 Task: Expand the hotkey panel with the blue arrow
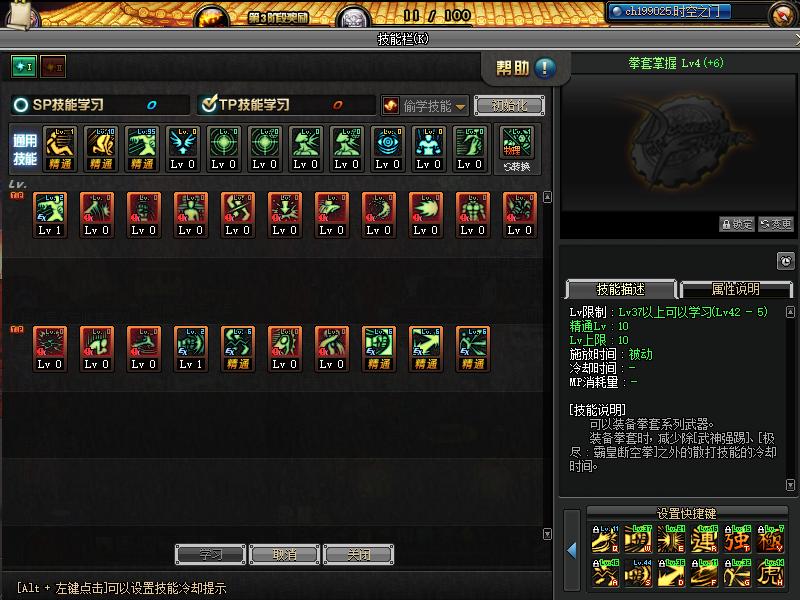pos(572,550)
